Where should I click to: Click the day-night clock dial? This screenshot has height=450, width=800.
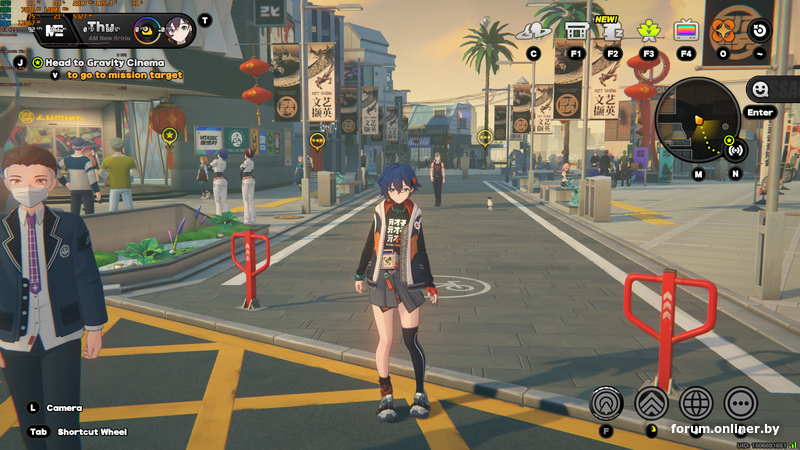146,30
